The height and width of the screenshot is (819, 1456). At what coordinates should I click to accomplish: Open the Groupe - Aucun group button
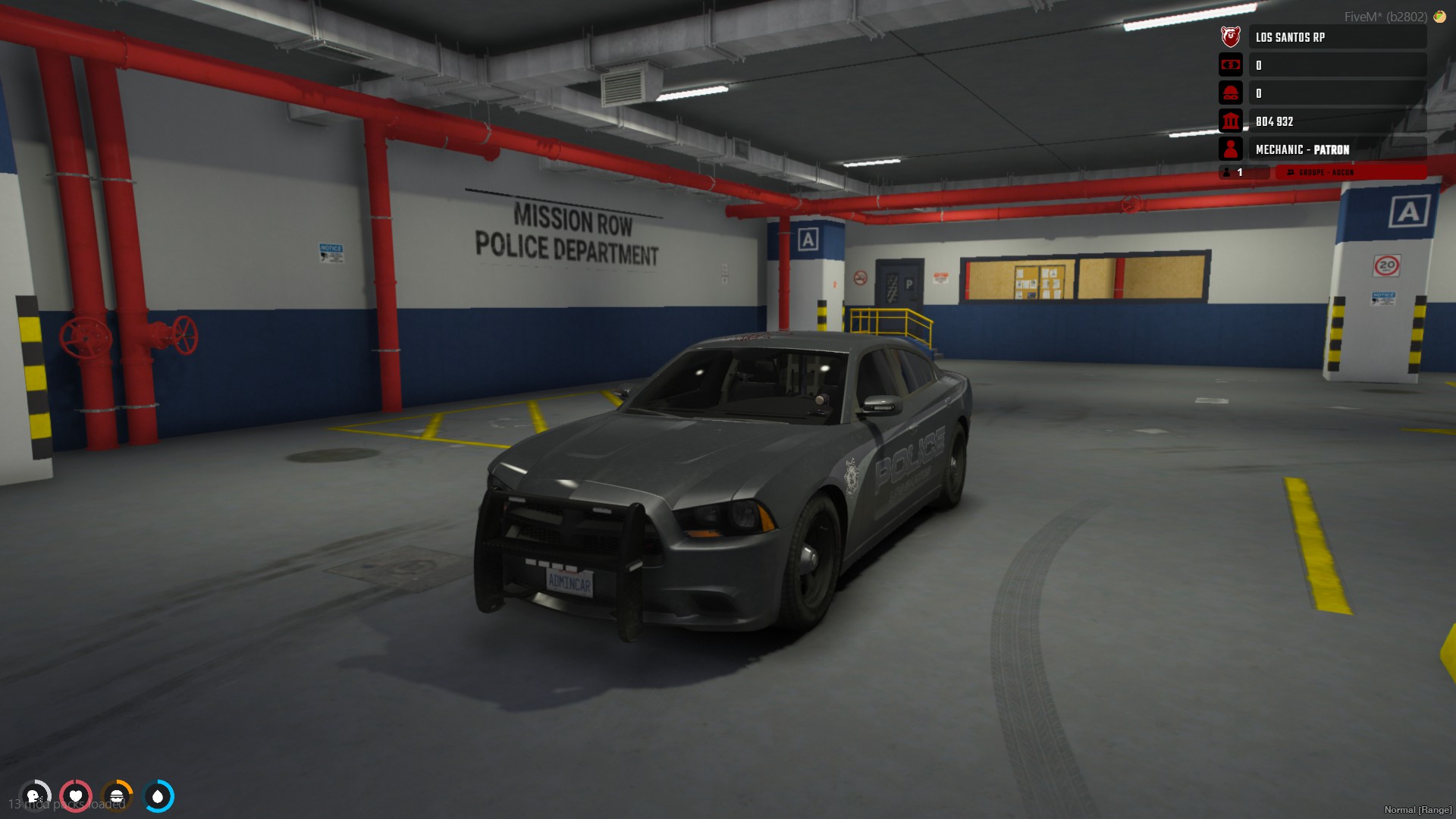tap(1350, 173)
